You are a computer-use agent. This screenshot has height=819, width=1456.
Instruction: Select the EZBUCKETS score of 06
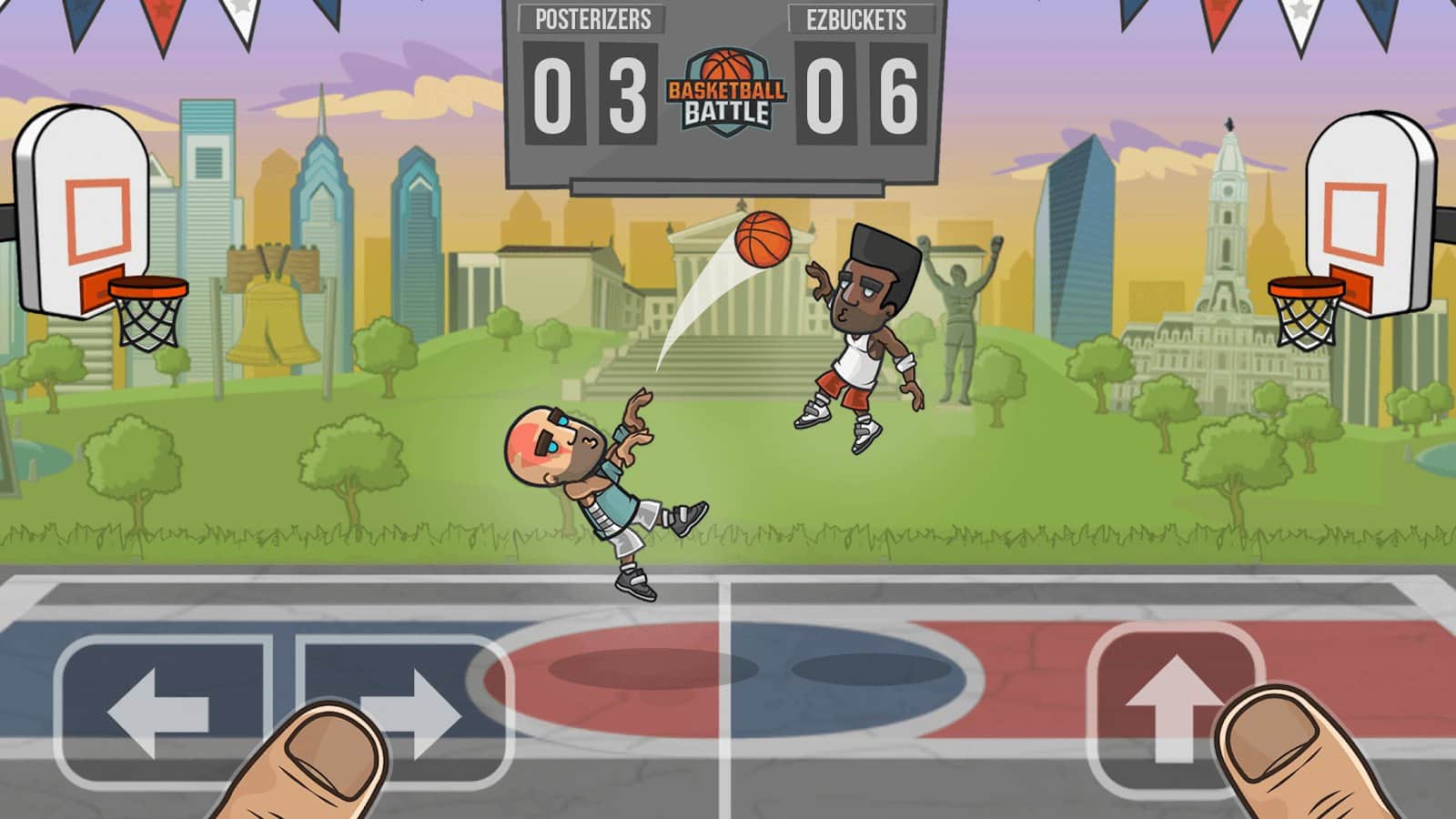[x=862, y=91]
